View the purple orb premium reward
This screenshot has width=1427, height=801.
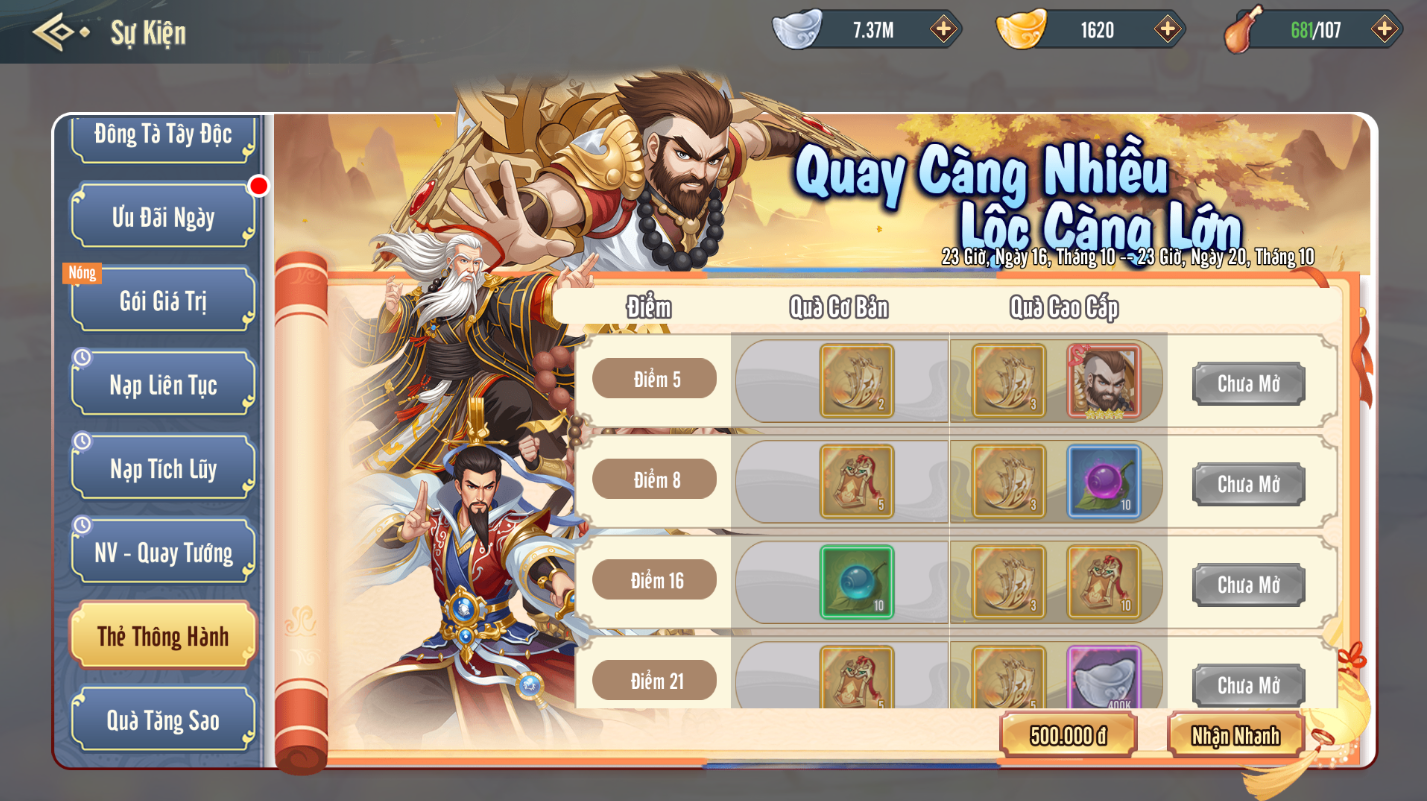(1103, 481)
